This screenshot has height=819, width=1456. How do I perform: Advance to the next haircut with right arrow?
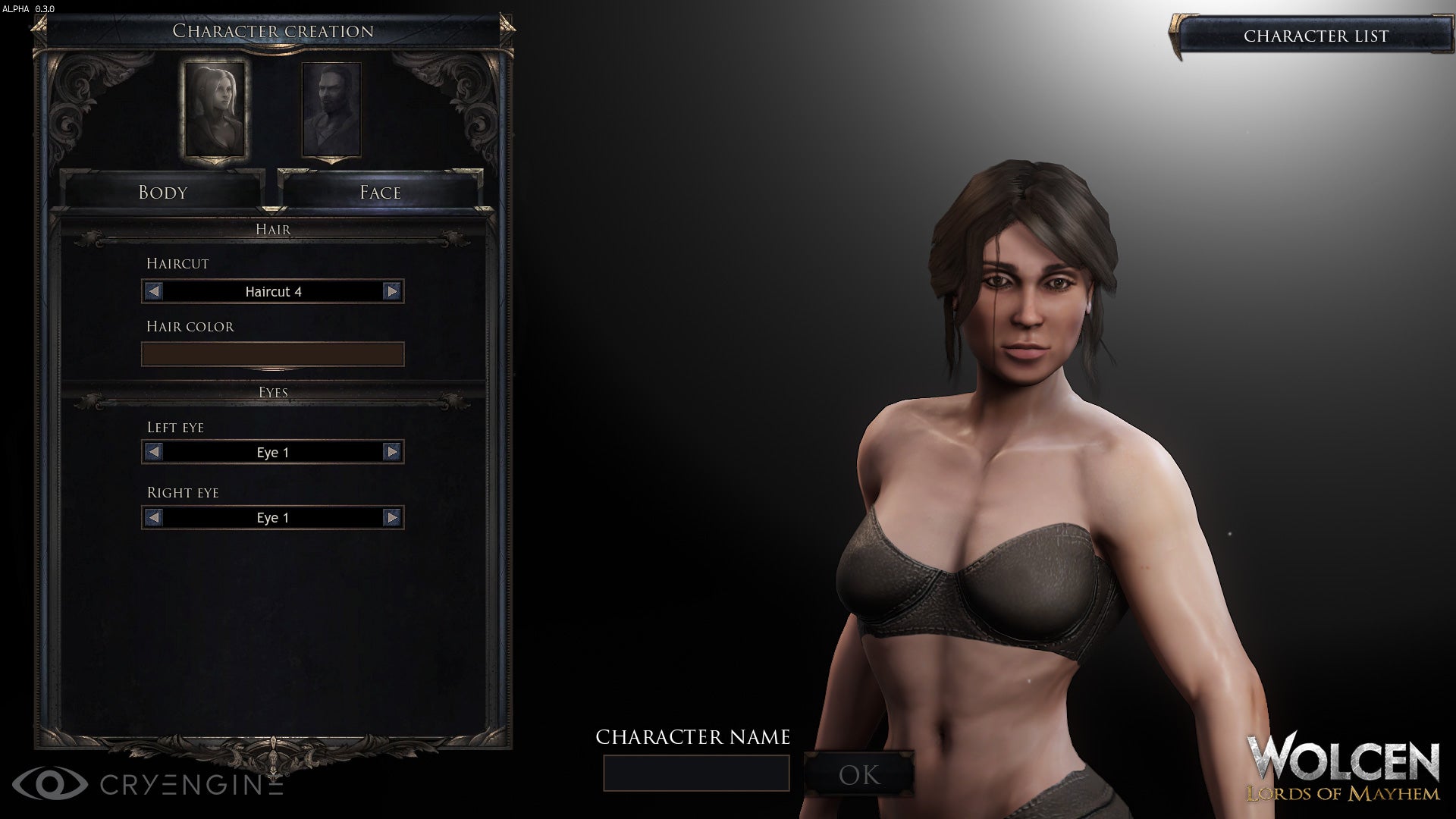point(392,291)
